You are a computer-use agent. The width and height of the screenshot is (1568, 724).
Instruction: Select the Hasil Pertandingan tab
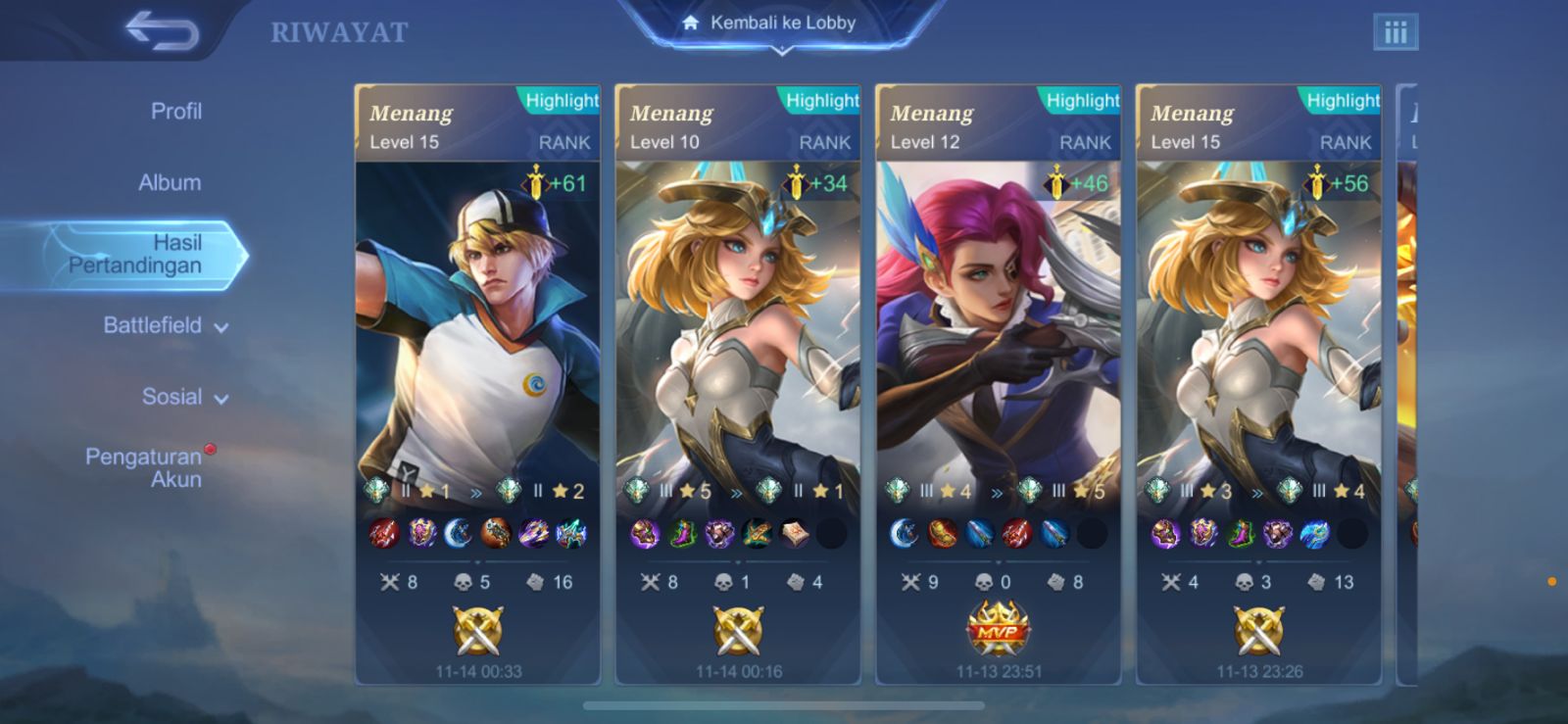tap(137, 255)
